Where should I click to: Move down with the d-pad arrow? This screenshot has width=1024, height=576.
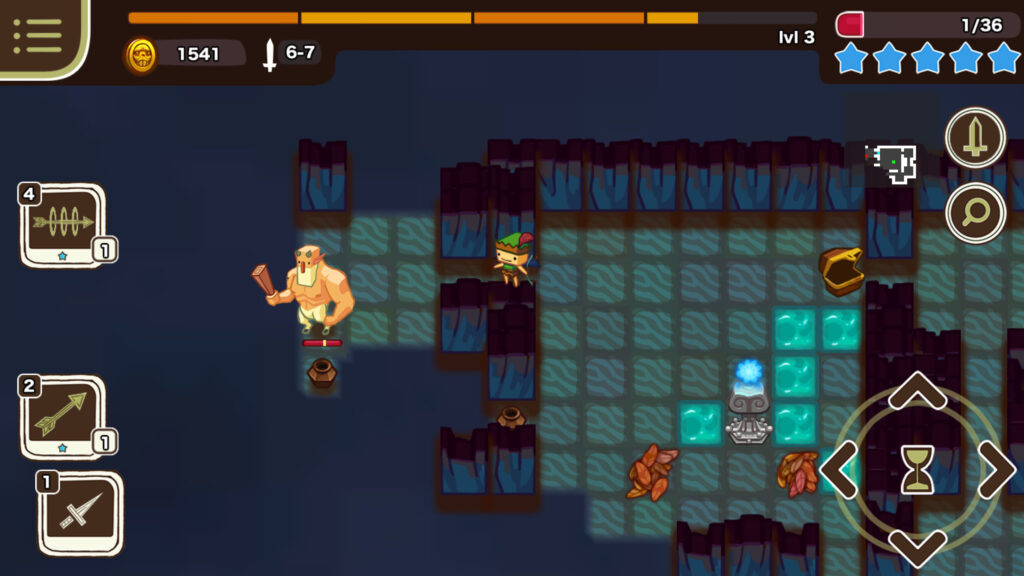917,546
